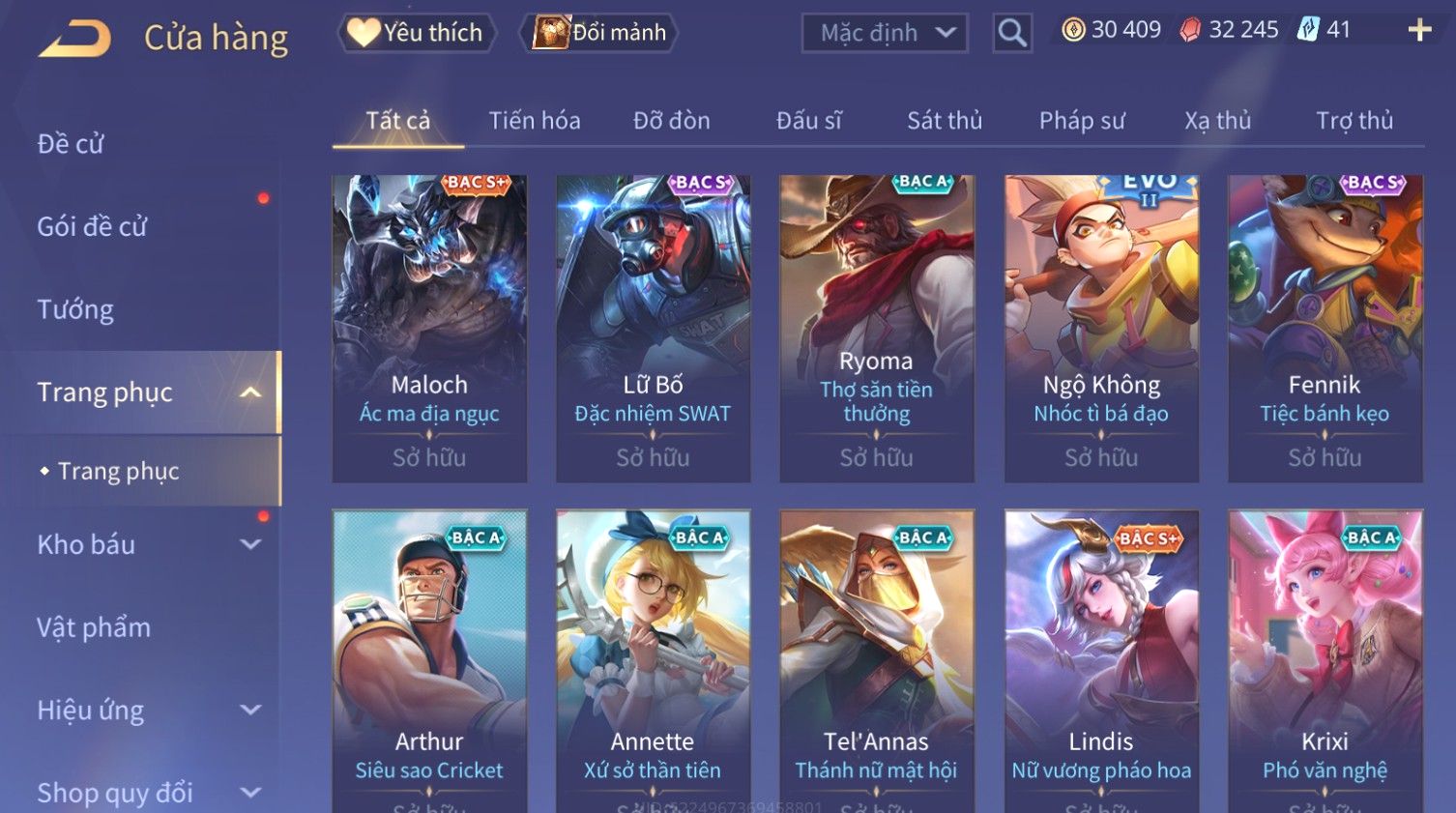
Task: Select the Pháp sư tab
Action: pos(1082,121)
